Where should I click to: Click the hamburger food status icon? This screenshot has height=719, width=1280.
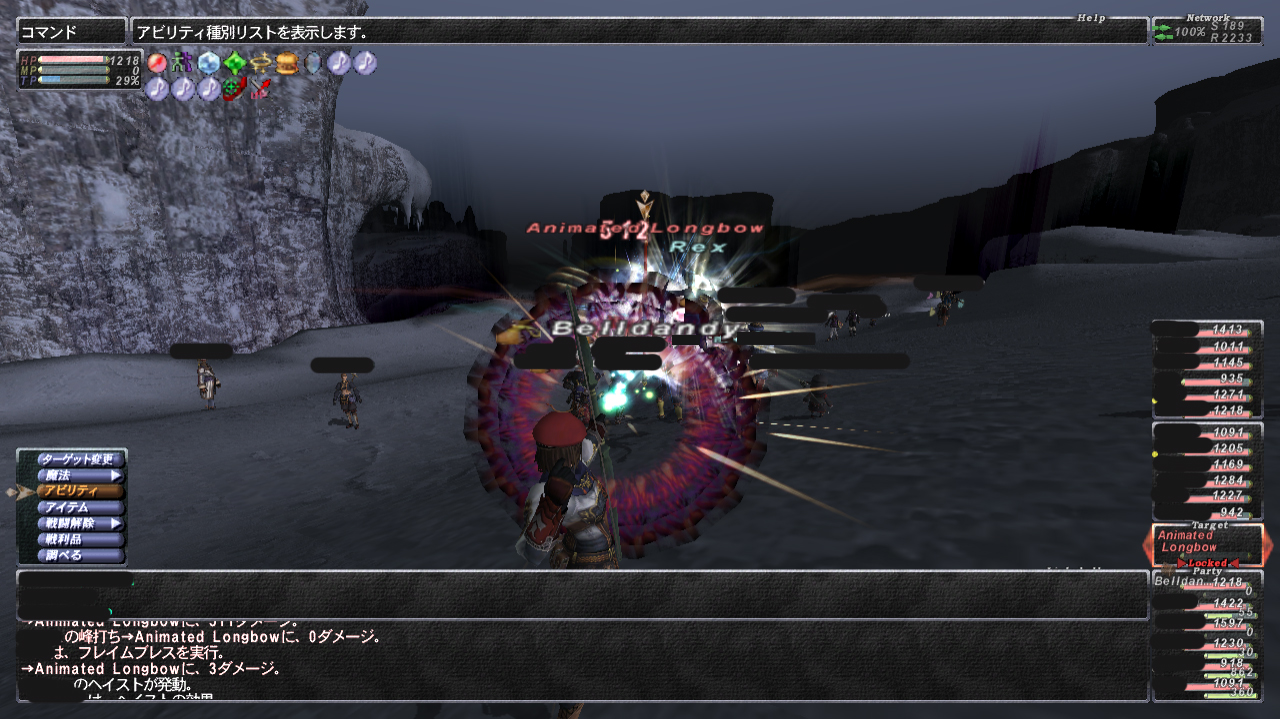(x=287, y=63)
